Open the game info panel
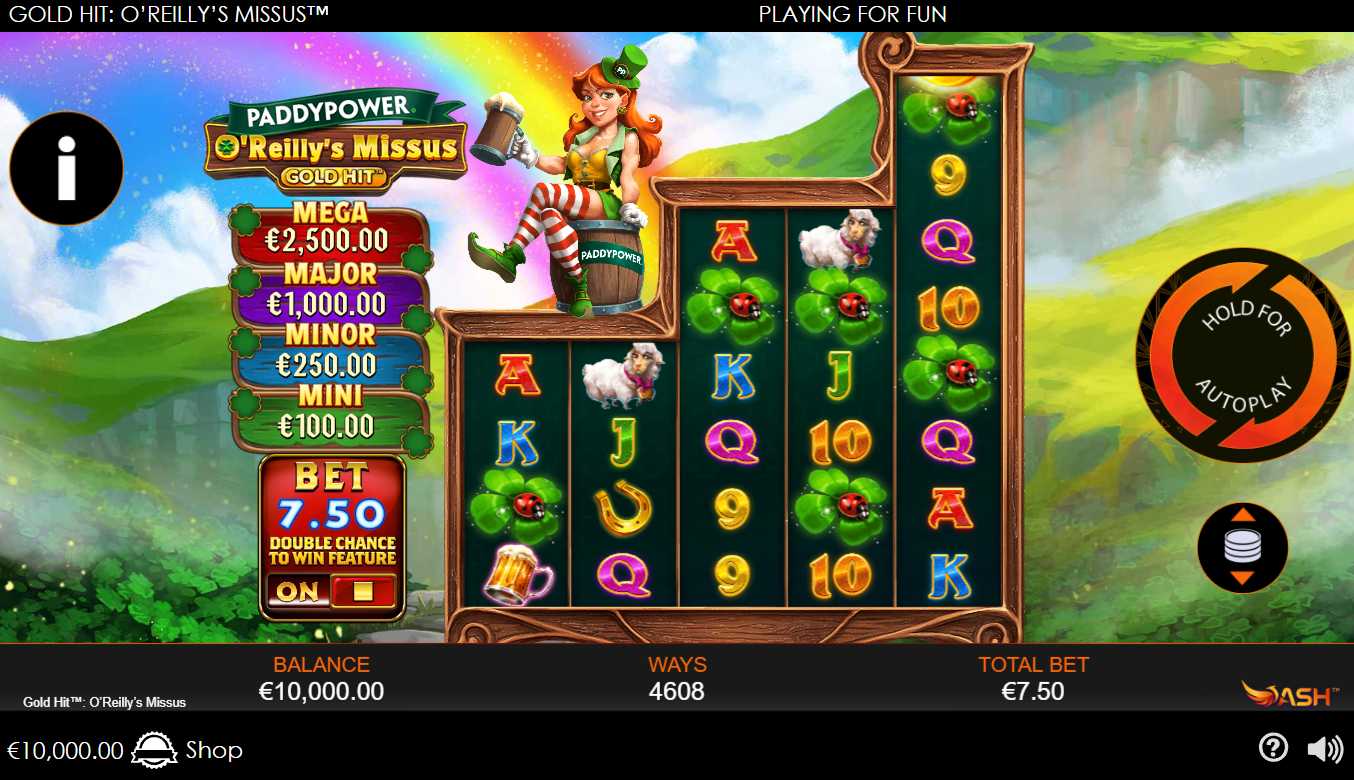 [x=66, y=168]
